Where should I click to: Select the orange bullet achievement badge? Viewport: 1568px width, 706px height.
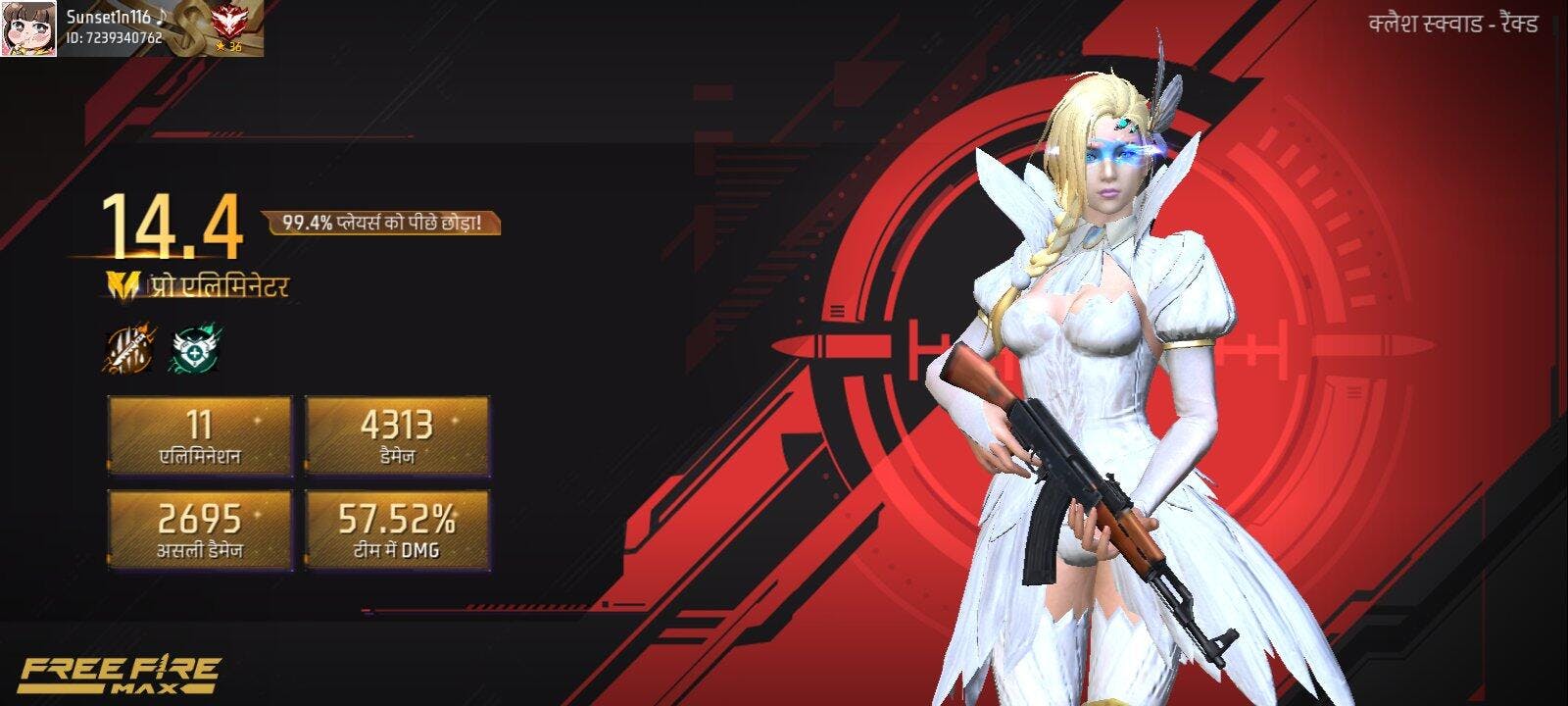(x=128, y=349)
